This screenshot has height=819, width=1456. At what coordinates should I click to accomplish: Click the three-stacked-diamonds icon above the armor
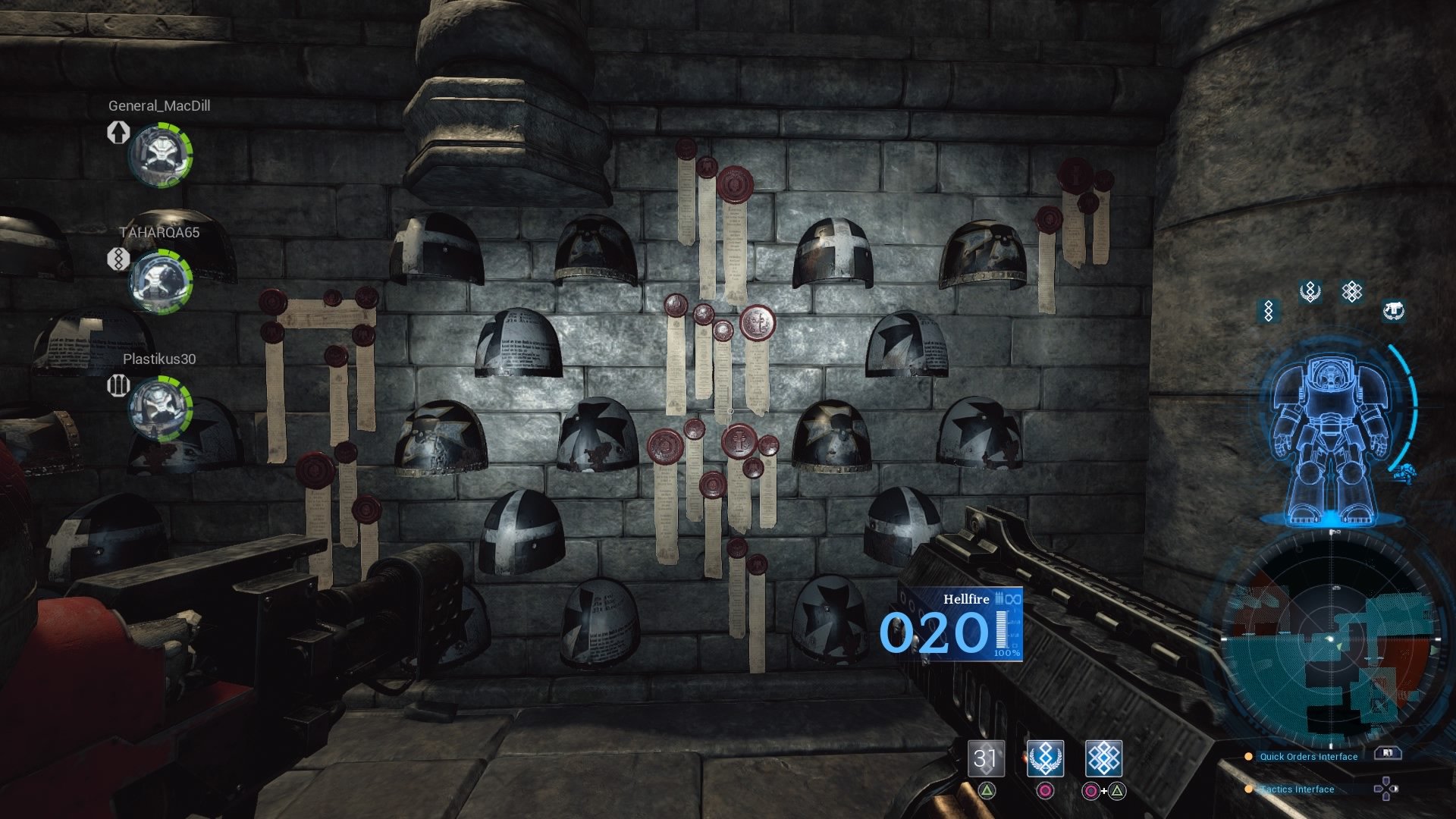(1269, 310)
